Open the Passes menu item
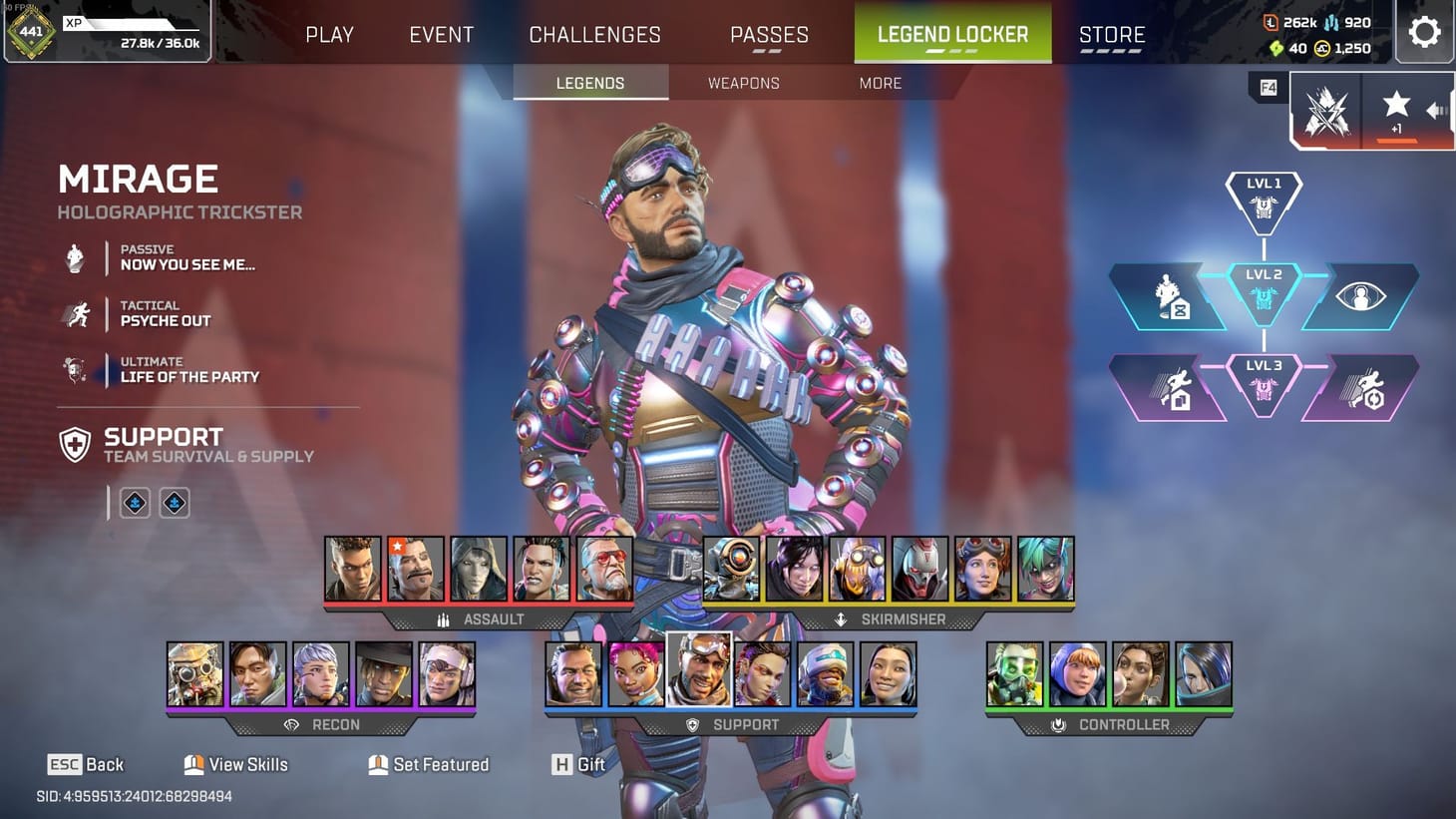1456x819 pixels. [769, 34]
